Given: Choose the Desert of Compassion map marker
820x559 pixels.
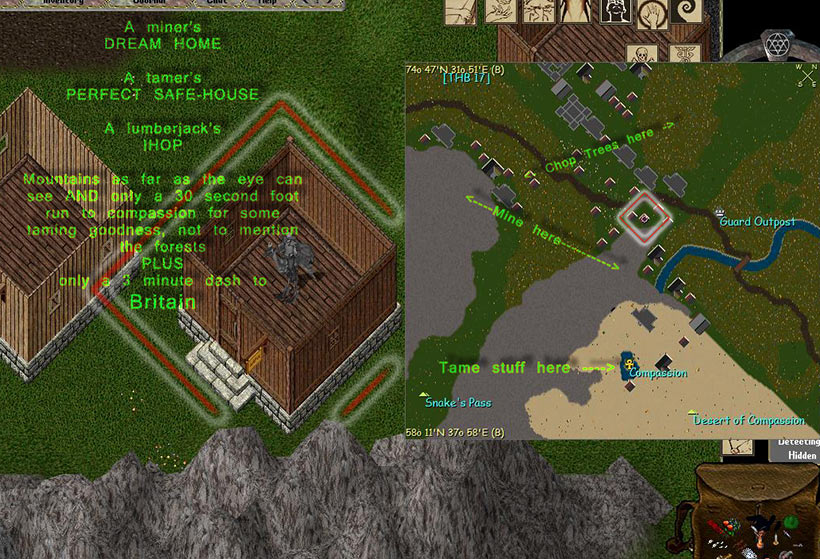Looking at the screenshot, I should pos(691,412).
